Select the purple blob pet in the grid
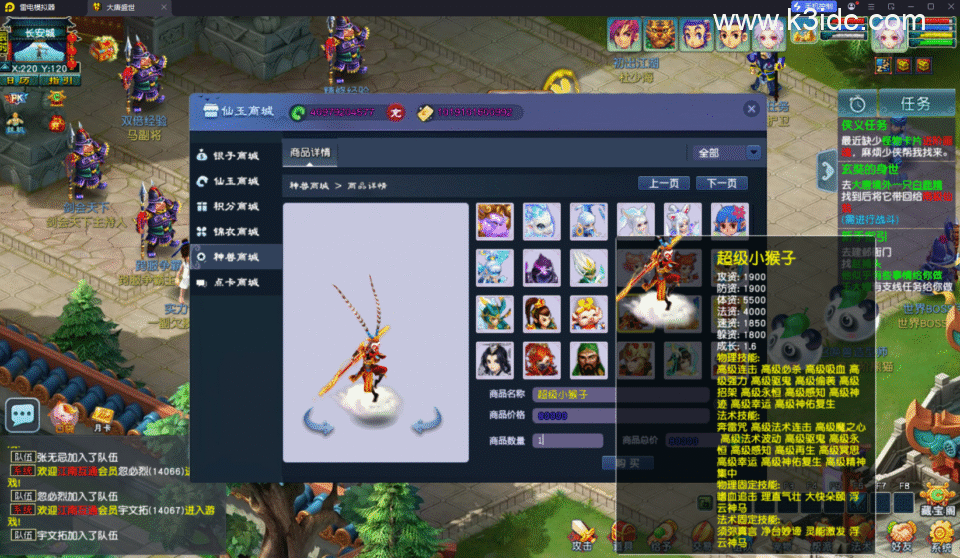The width and height of the screenshot is (960, 558). 494,221
